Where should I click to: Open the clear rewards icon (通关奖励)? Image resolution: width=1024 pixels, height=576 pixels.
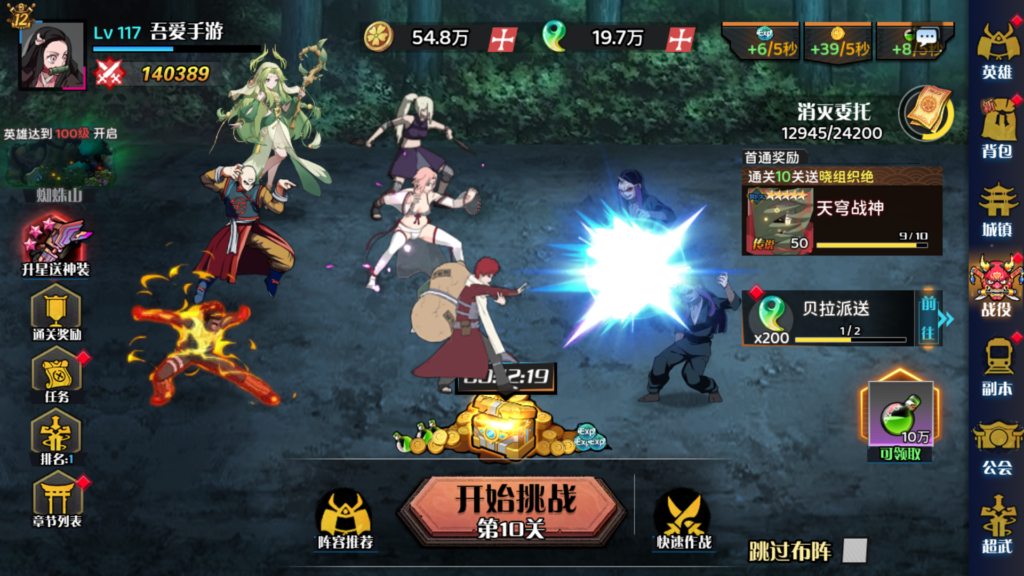[x=56, y=312]
